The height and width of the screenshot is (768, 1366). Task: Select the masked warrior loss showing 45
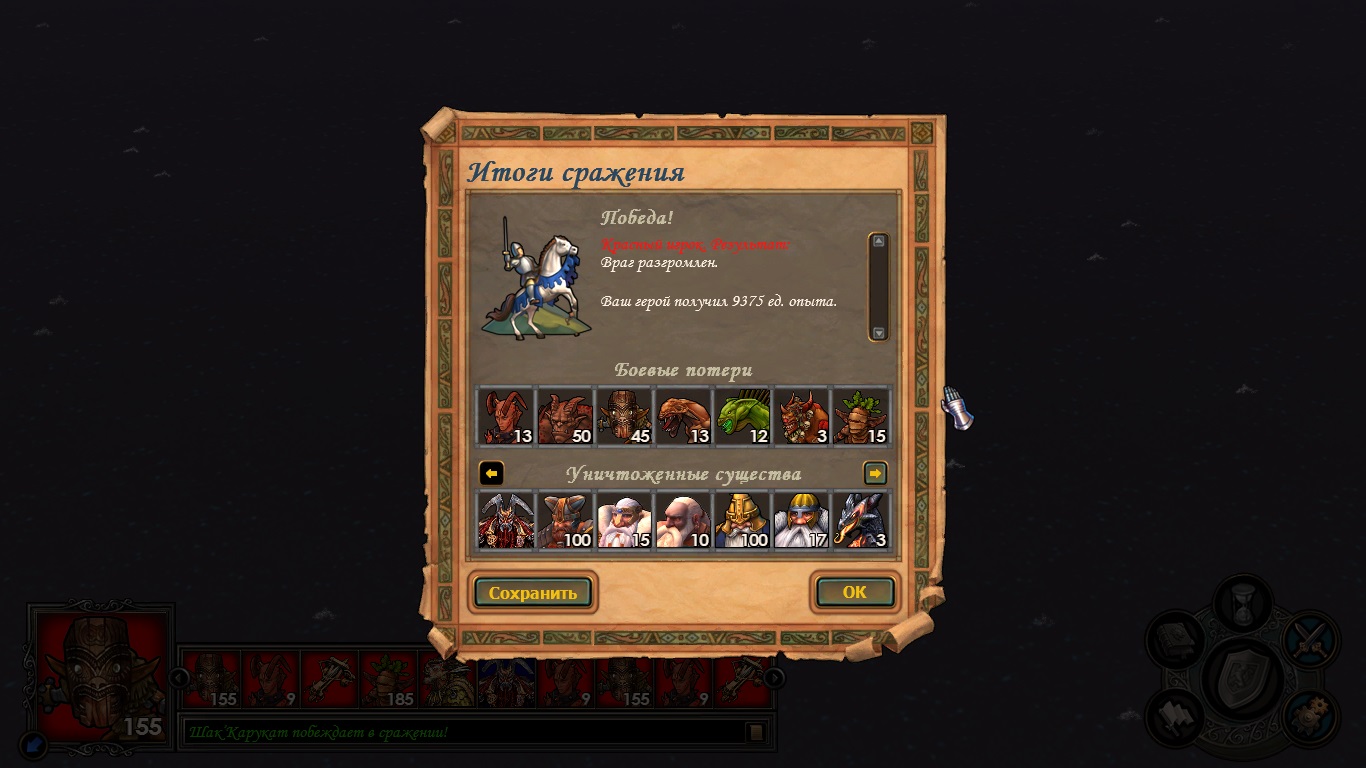coord(624,416)
